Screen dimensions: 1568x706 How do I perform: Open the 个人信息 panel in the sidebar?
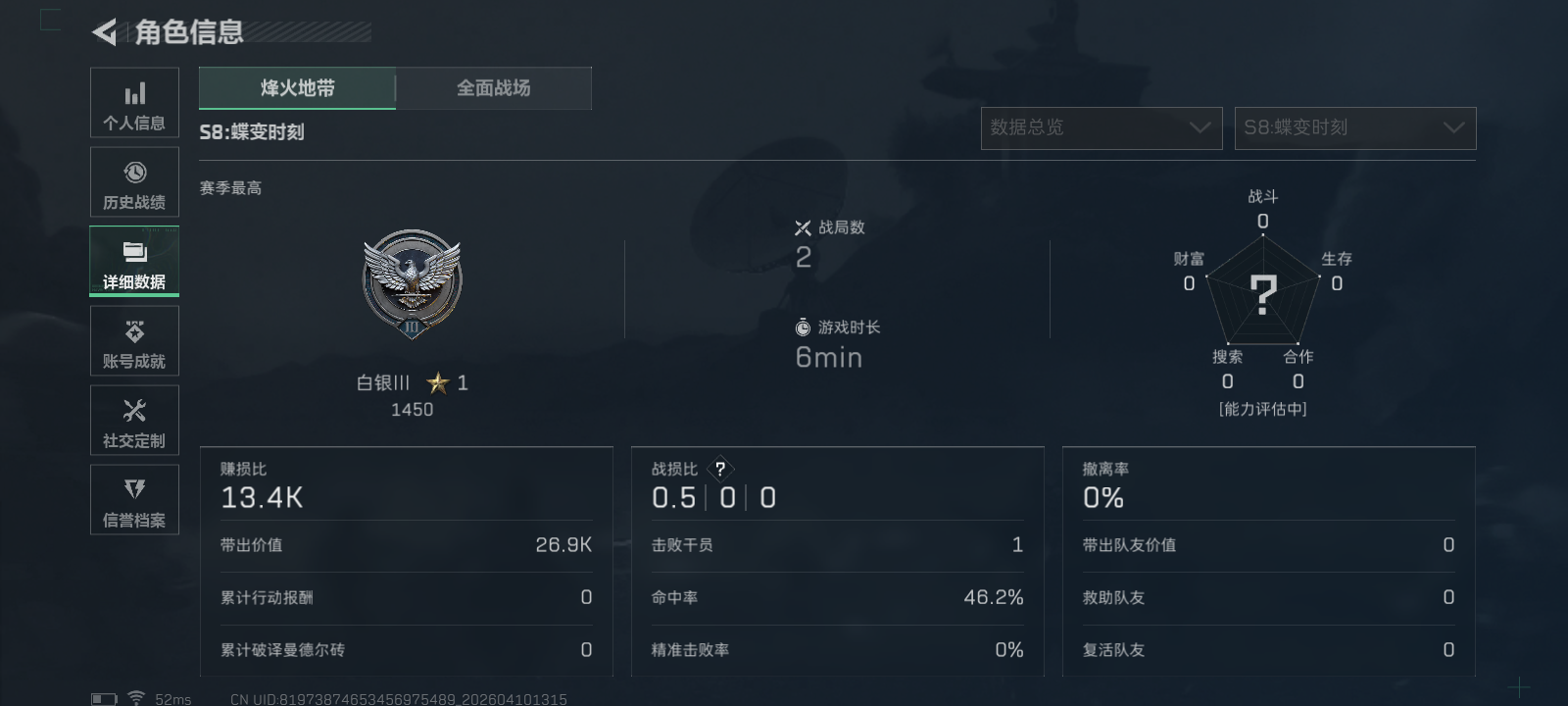(134, 102)
